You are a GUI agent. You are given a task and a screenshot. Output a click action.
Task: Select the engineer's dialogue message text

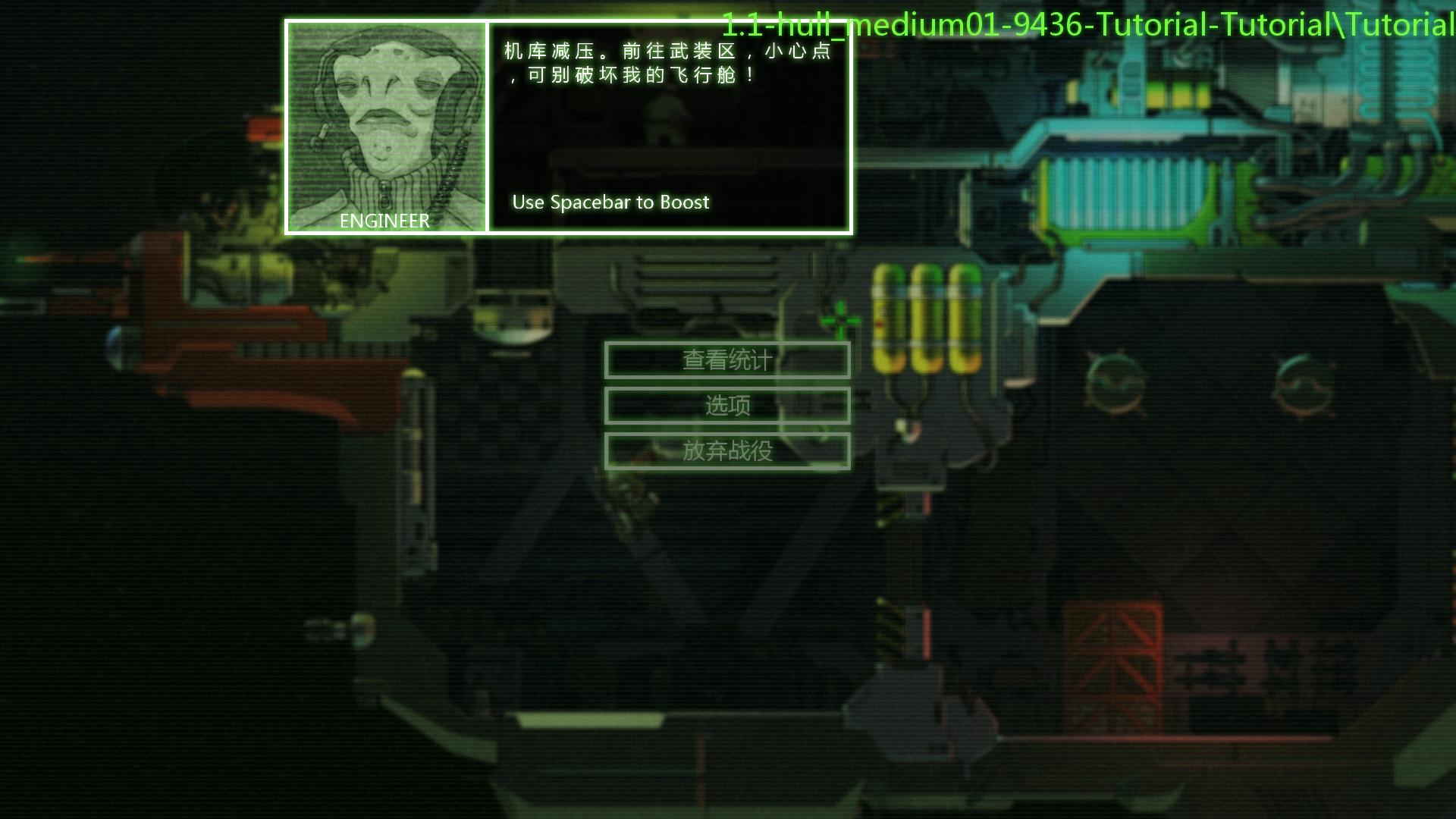(x=667, y=64)
